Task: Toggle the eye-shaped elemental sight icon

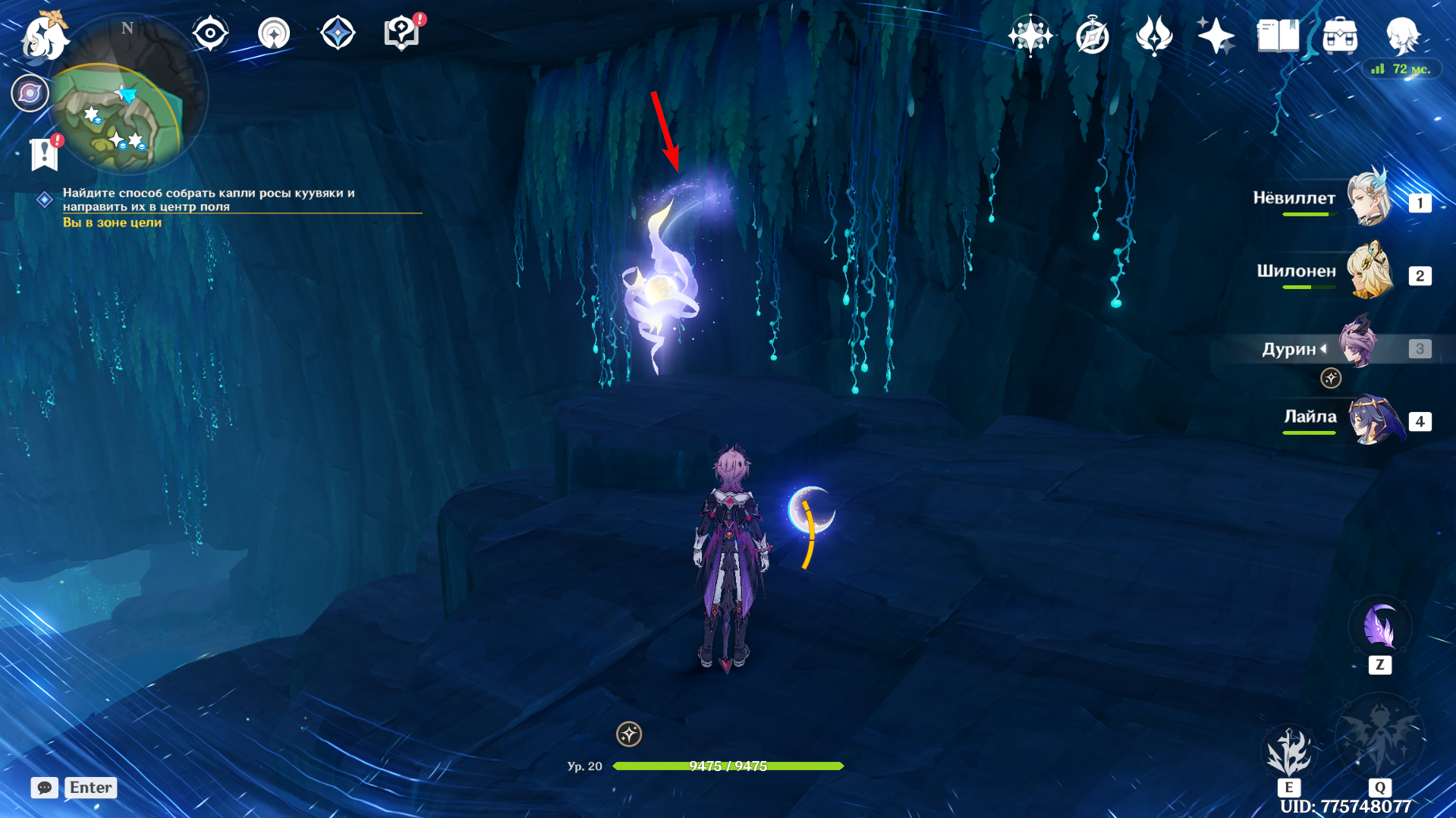Action: [210, 34]
